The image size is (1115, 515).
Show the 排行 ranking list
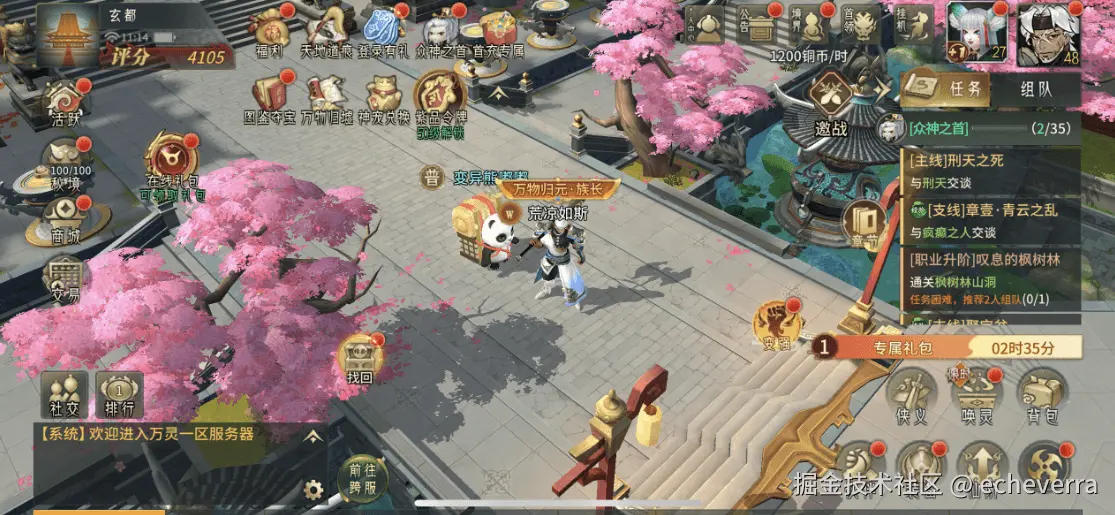120,393
